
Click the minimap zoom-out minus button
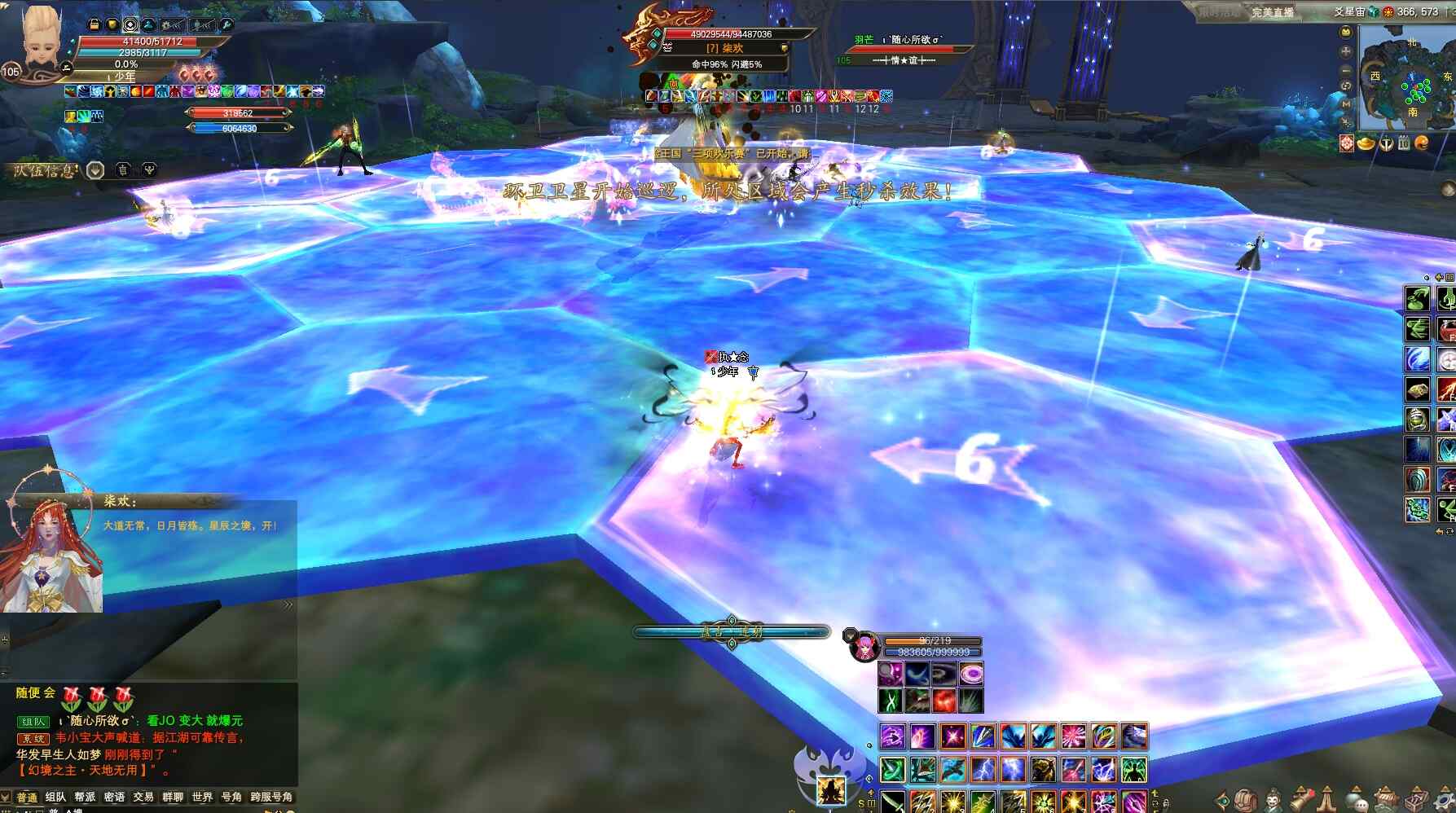(1346, 69)
